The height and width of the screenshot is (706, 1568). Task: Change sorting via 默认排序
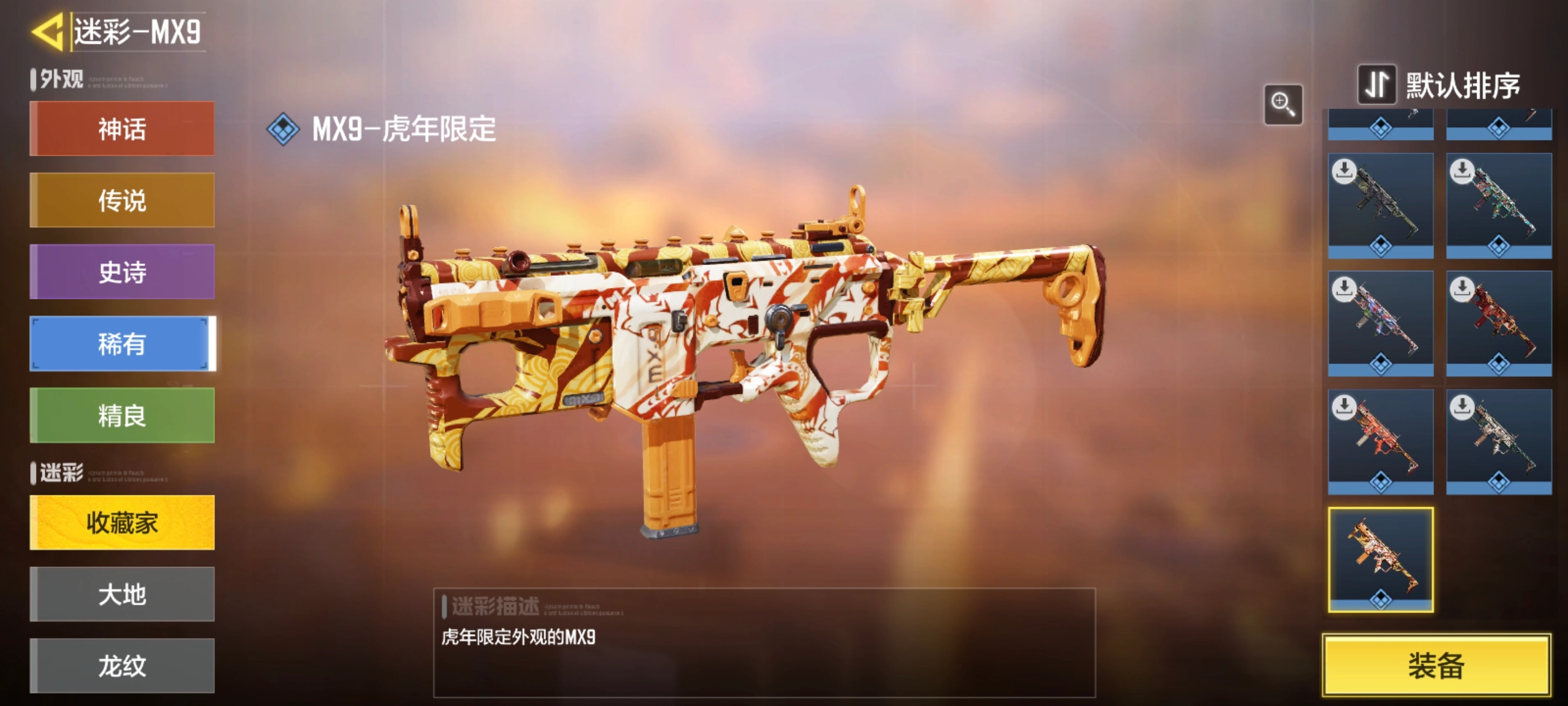(x=1440, y=85)
